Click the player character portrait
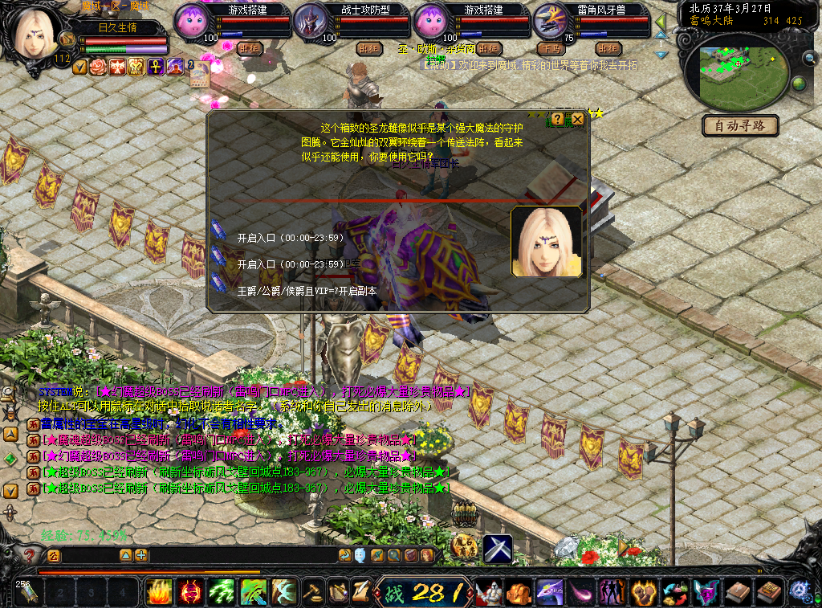Viewport: 822px width, 608px height. 32,32
